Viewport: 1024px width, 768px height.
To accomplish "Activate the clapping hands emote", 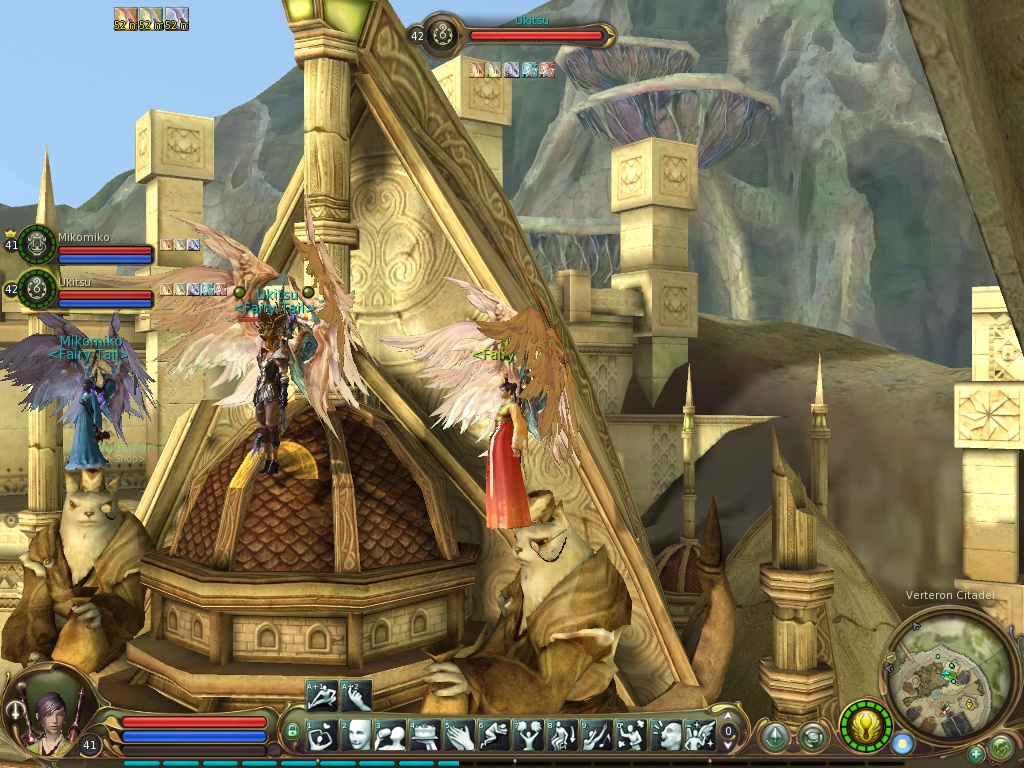I will click(x=460, y=735).
